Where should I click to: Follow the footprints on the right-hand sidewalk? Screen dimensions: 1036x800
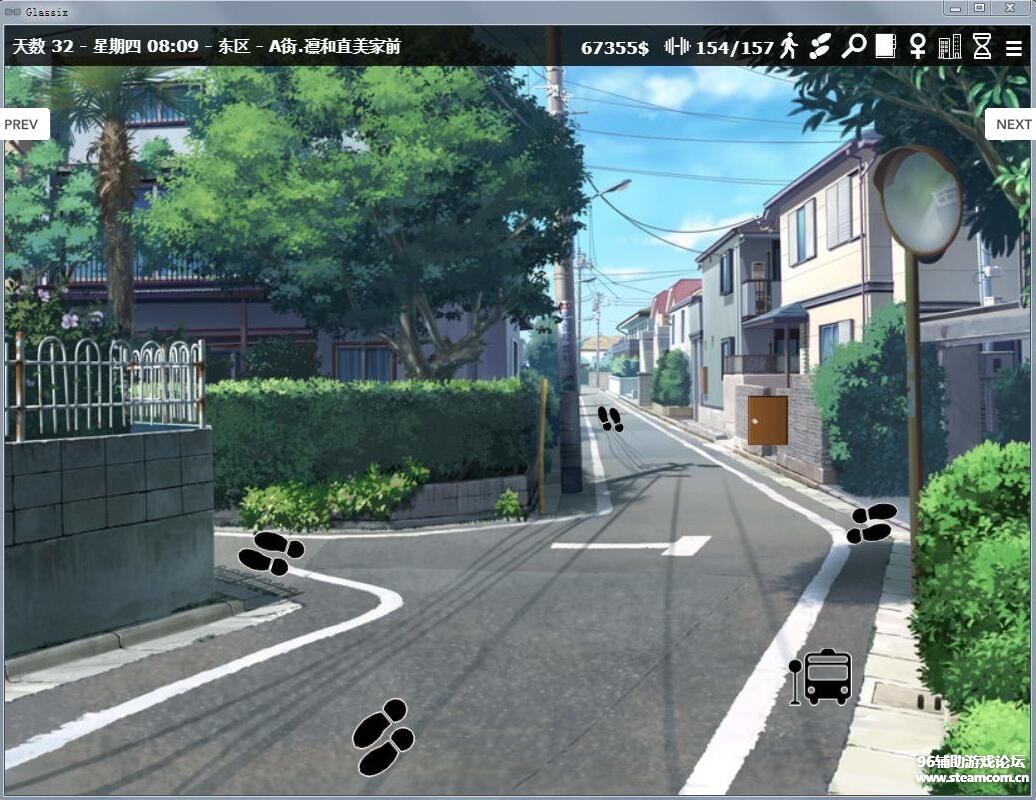click(x=871, y=523)
